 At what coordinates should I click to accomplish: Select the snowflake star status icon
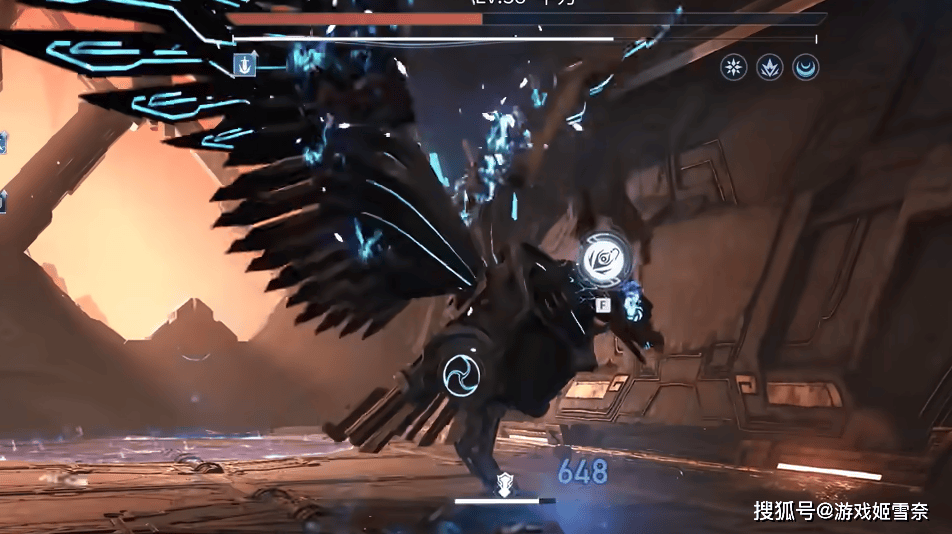pyautogui.click(x=734, y=67)
